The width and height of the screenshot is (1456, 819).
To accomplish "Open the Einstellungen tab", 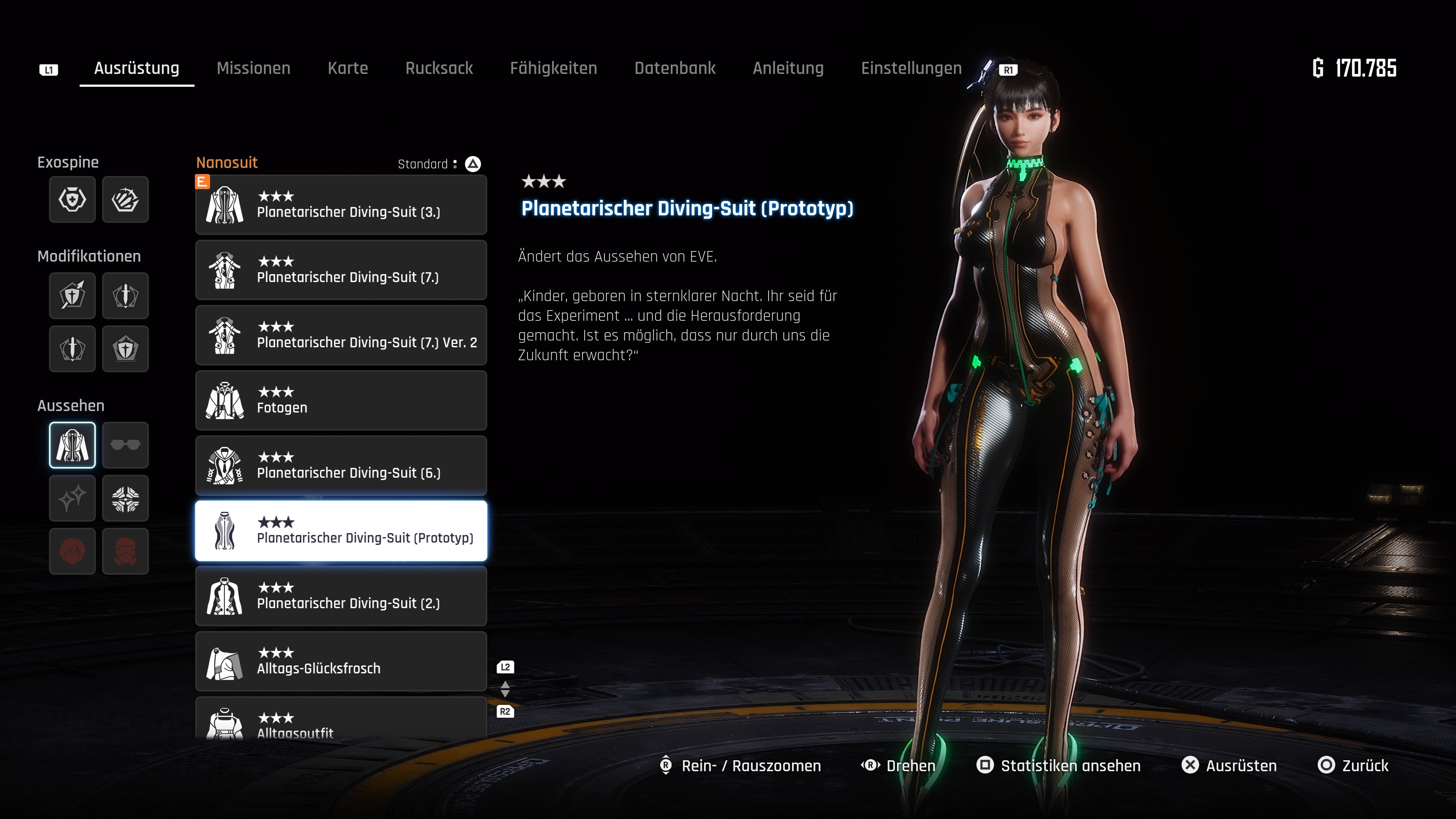I will click(910, 68).
